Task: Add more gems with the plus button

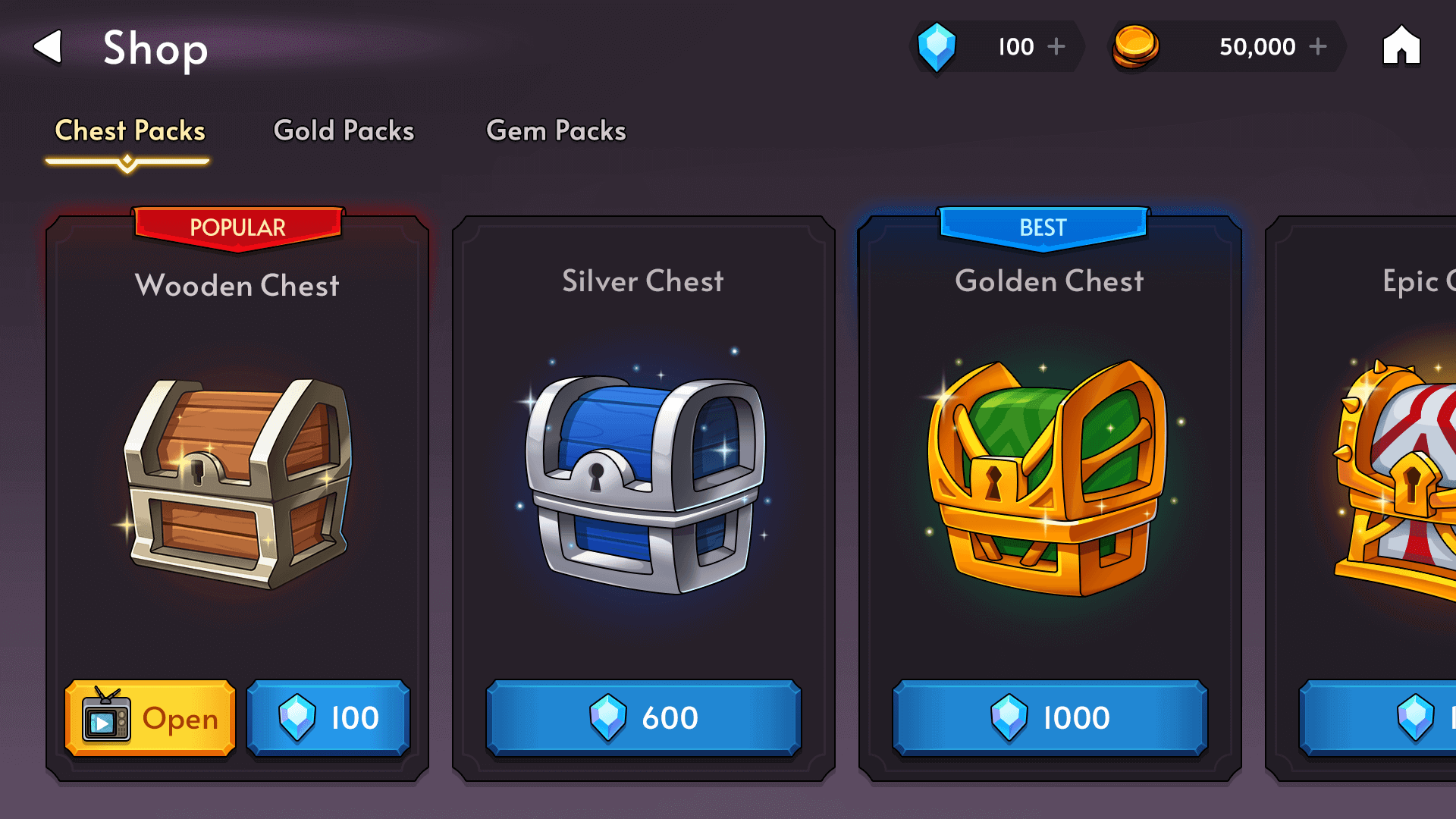Action: (1056, 47)
